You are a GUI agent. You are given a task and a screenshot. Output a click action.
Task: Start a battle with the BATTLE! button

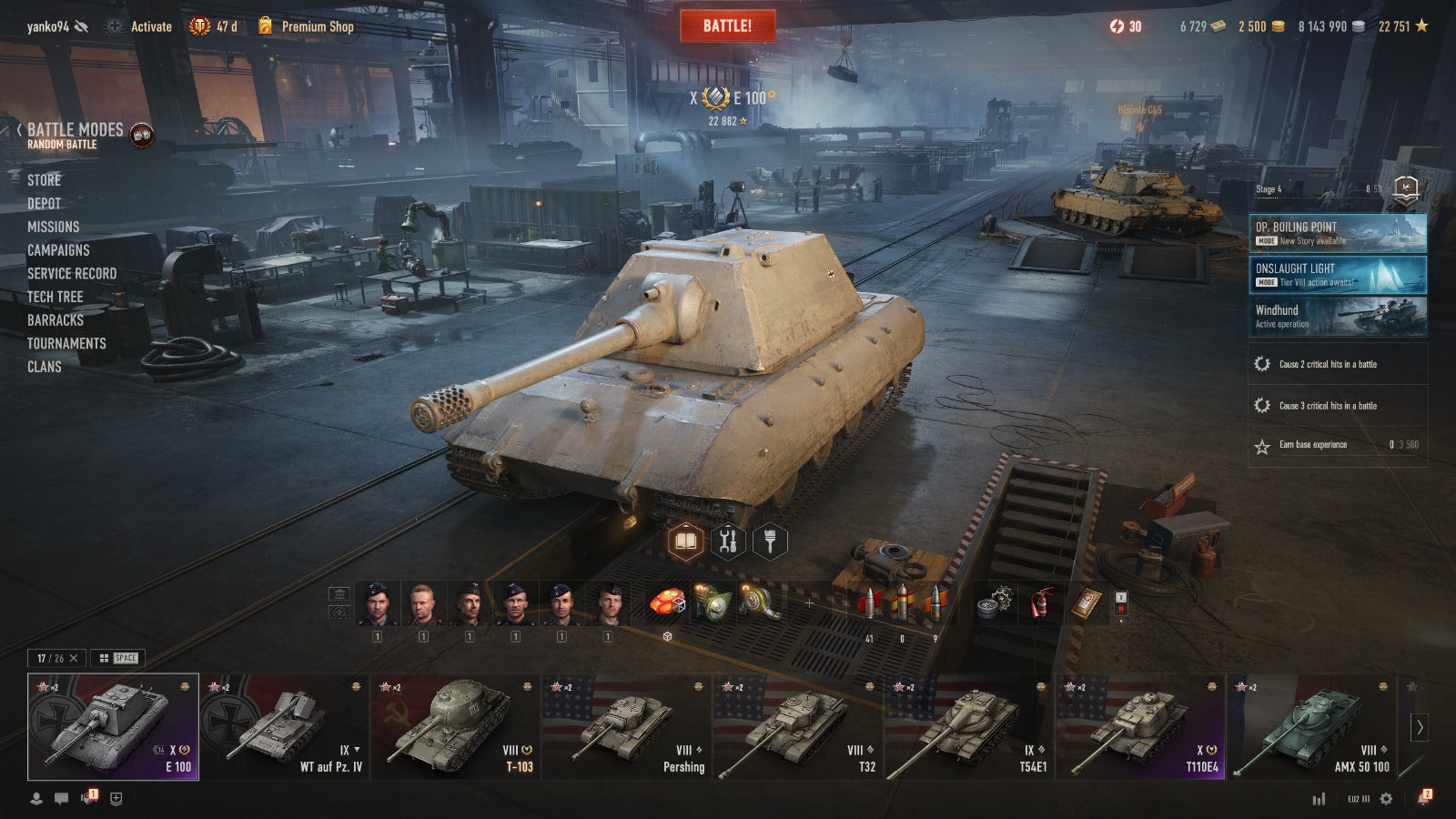pos(727,25)
